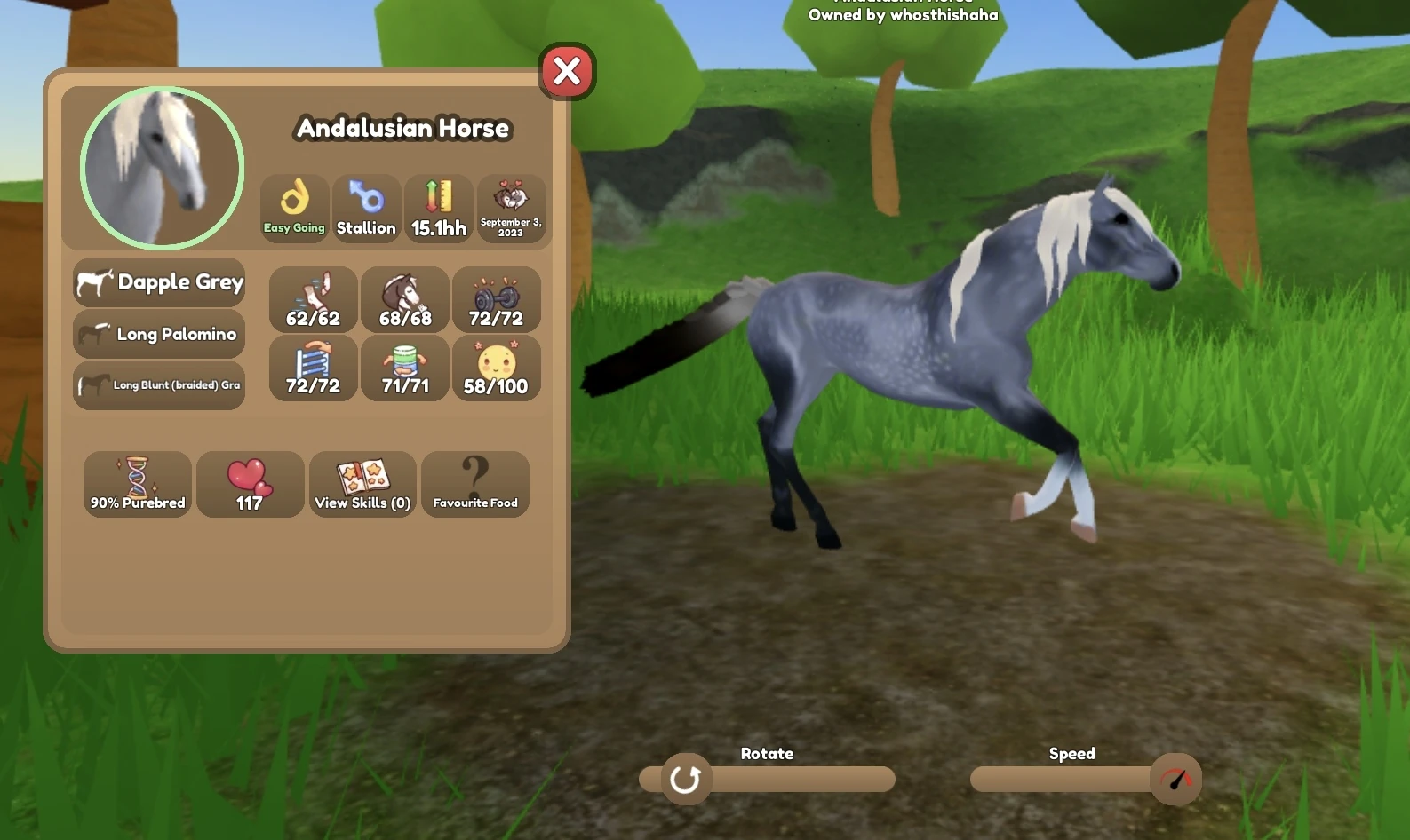
Task: Select the 90% Purebred DNA icon
Action: (x=137, y=485)
